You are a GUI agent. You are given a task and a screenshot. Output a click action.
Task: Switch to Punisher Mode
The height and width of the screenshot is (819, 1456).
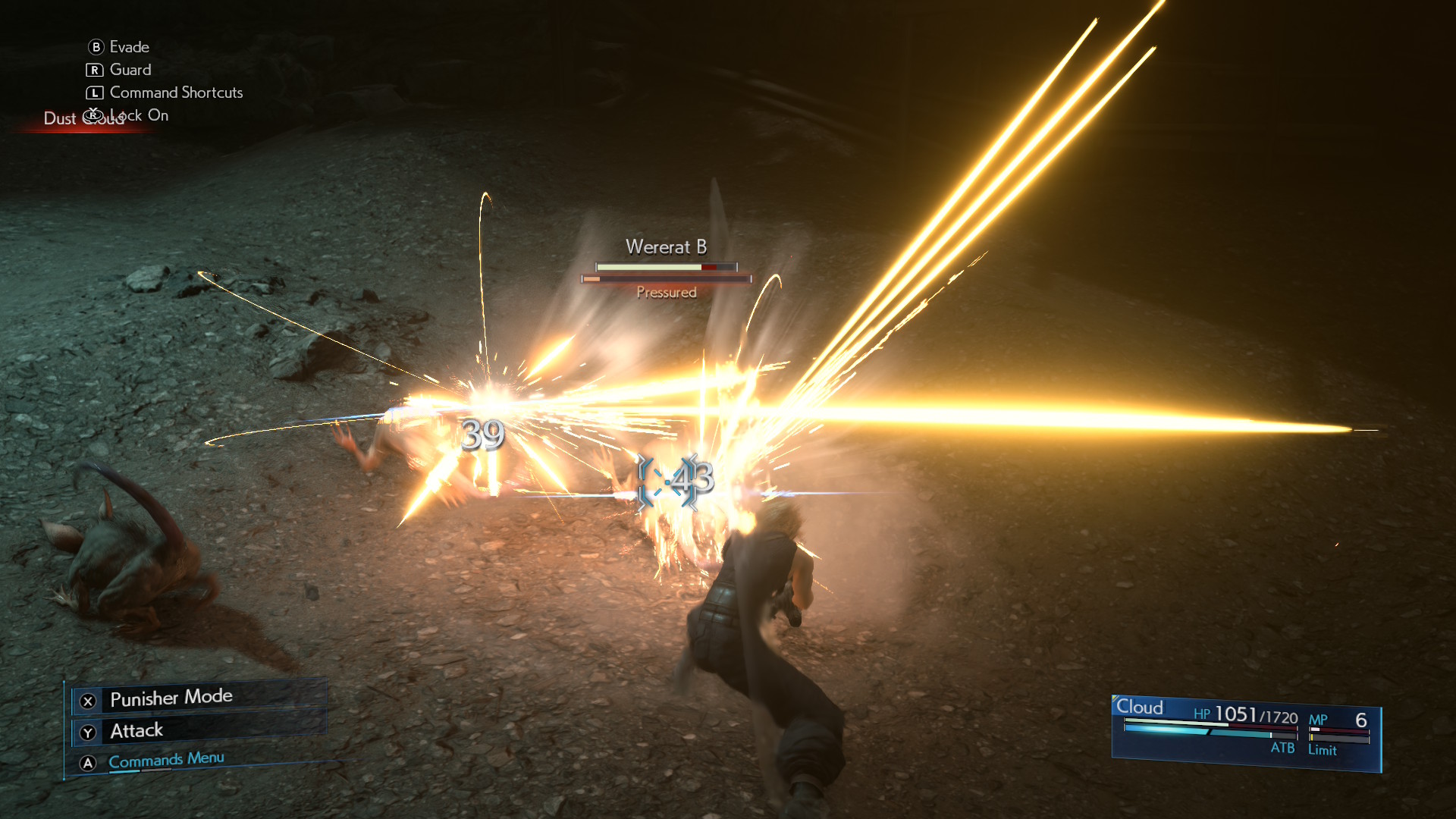coord(171,698)
